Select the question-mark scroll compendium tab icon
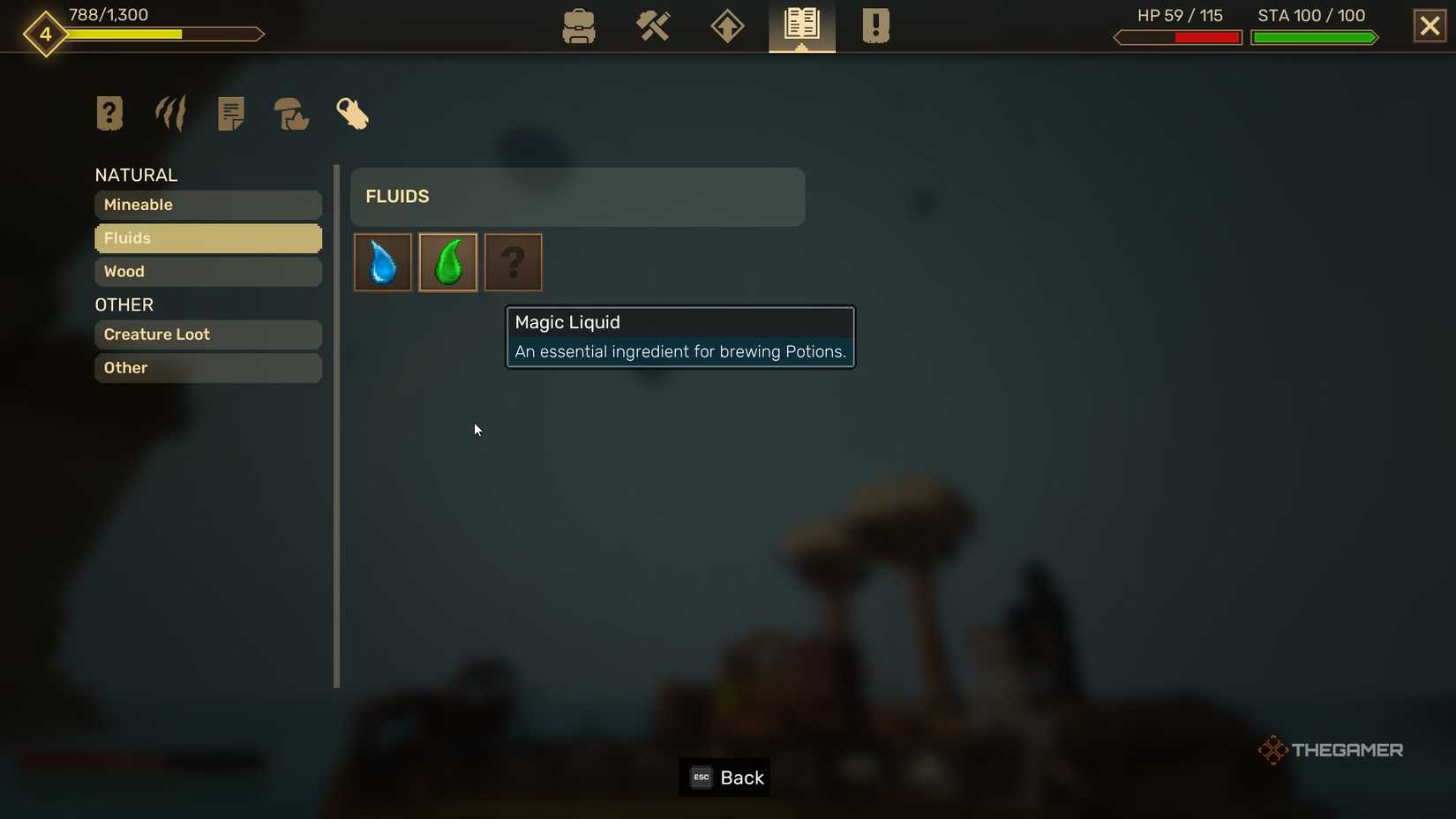The height and width of the screenshot is (819, 1456). point(109,113)
